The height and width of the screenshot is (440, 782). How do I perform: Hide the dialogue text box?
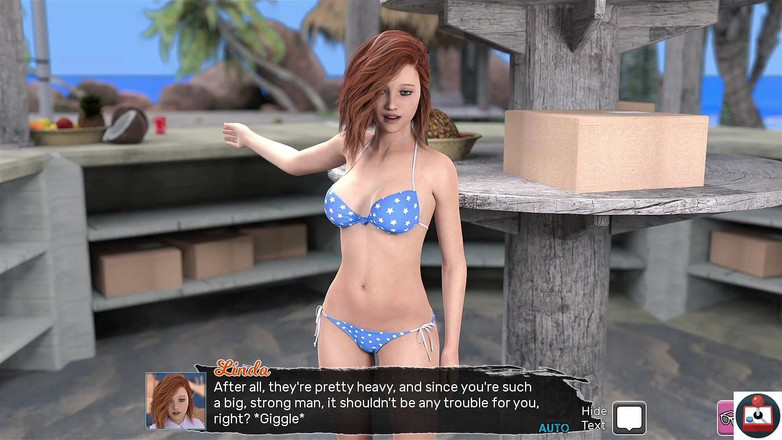tap(628, 417)
